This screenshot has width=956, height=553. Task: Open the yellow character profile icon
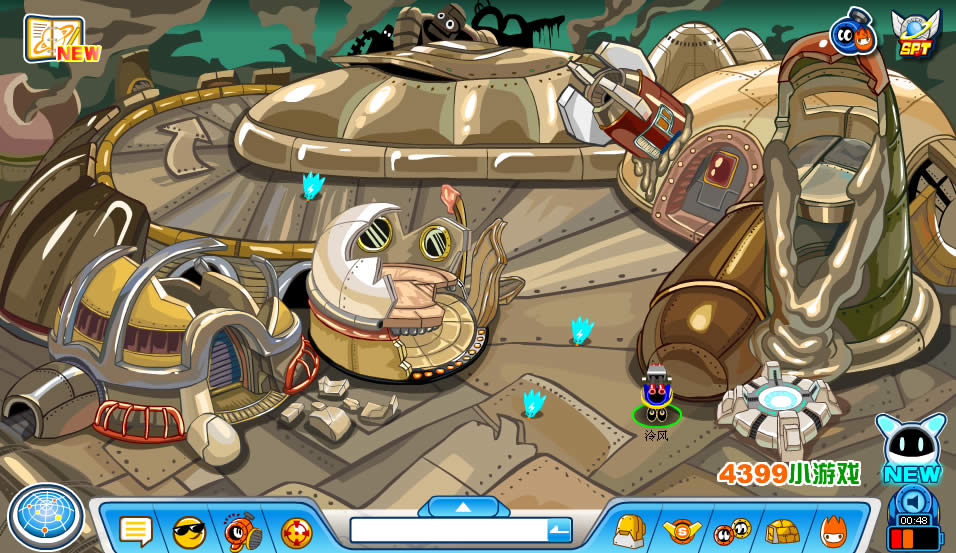(x=629, y=530)
